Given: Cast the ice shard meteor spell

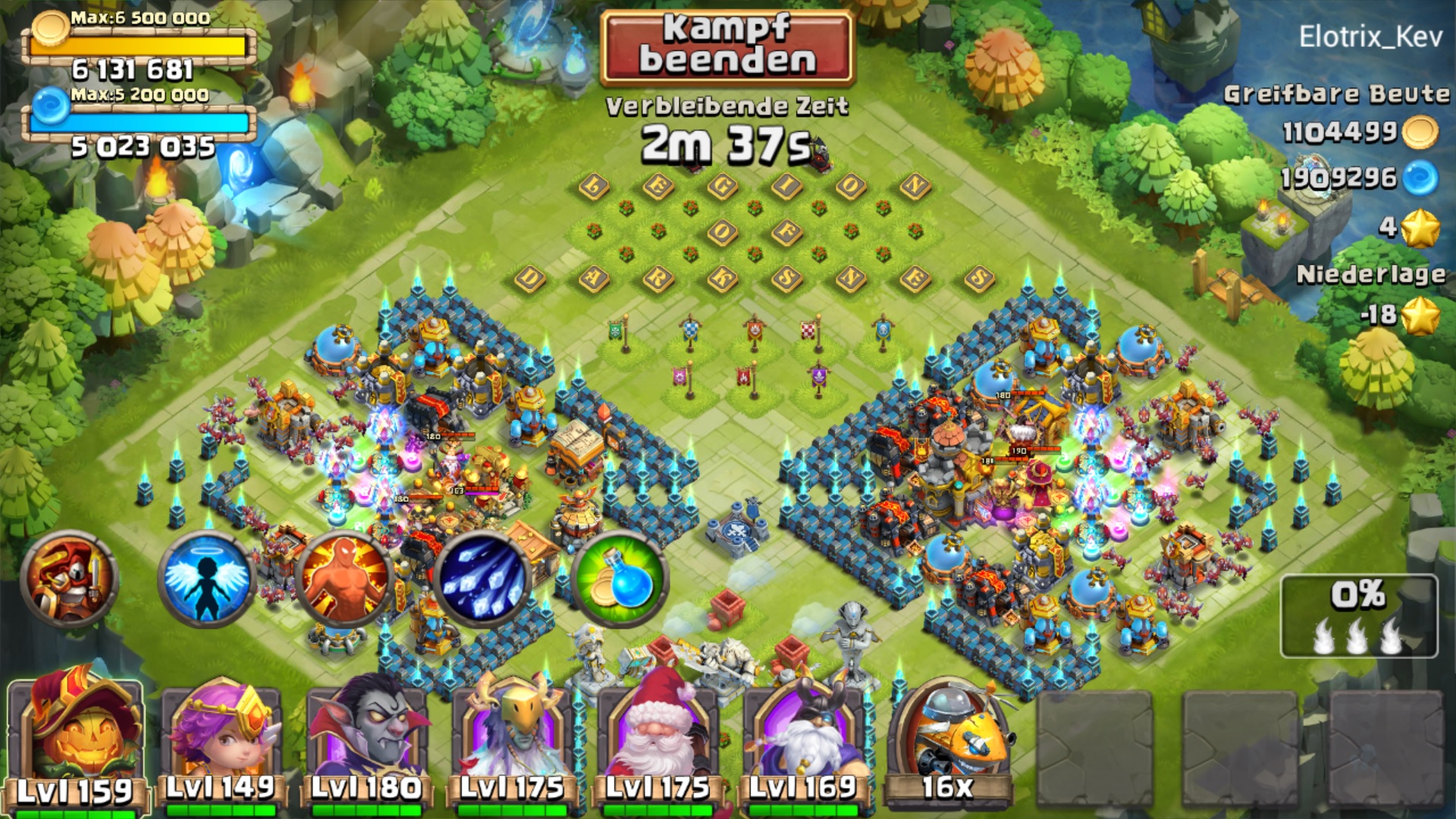Looking at the screenshot, I should point(483,580).
